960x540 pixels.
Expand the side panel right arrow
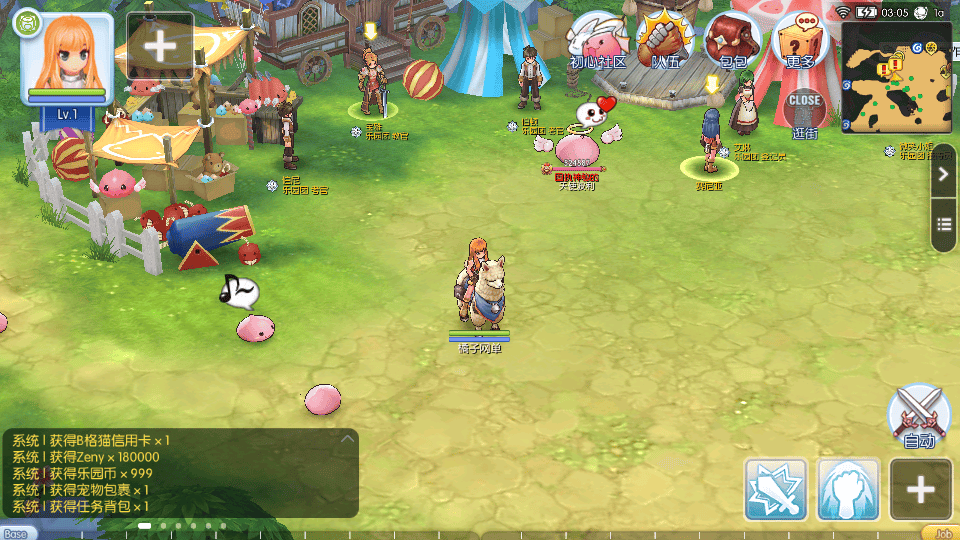944,174
